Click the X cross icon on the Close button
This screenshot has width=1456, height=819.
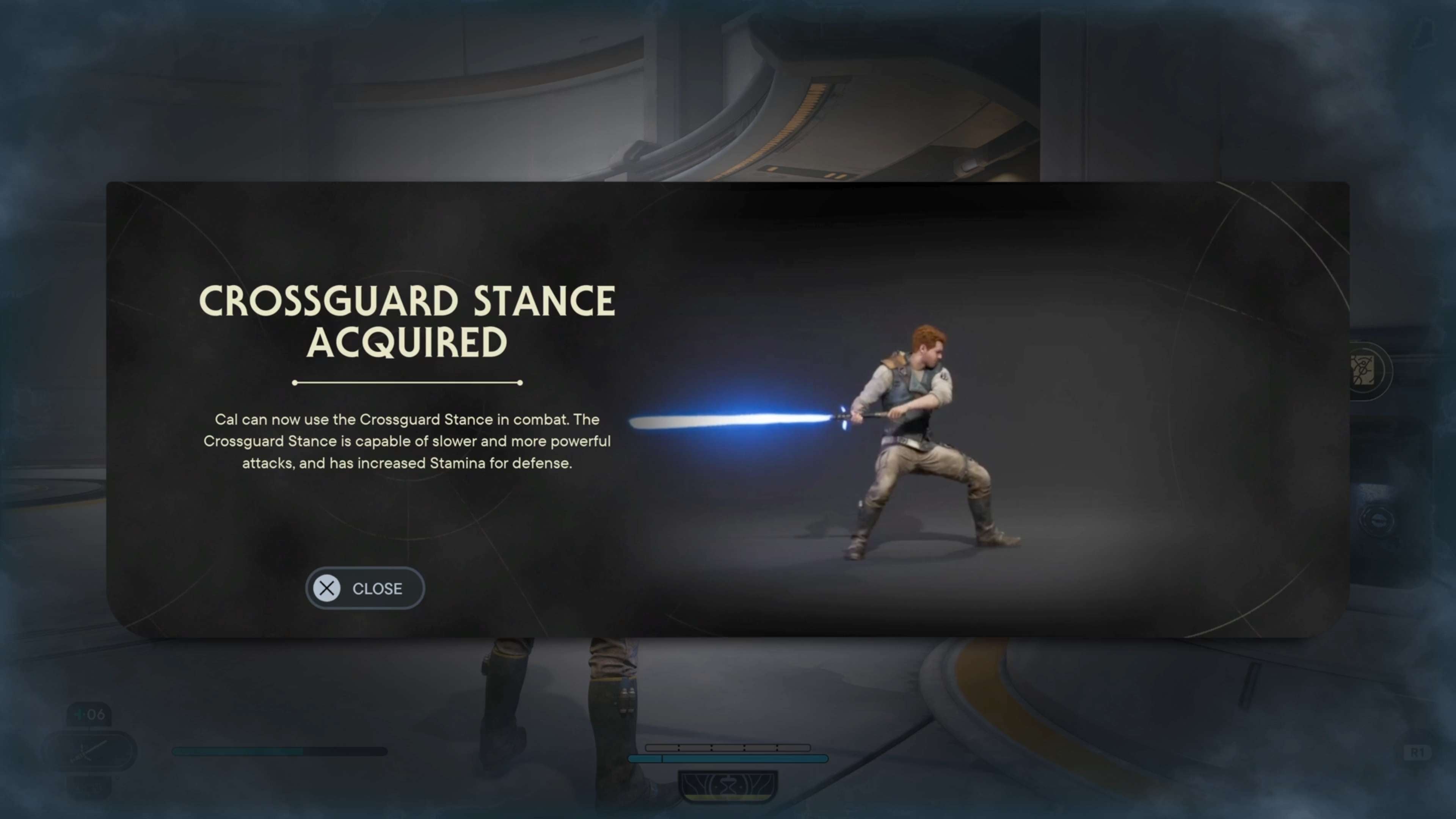click(x=328, y=588)
